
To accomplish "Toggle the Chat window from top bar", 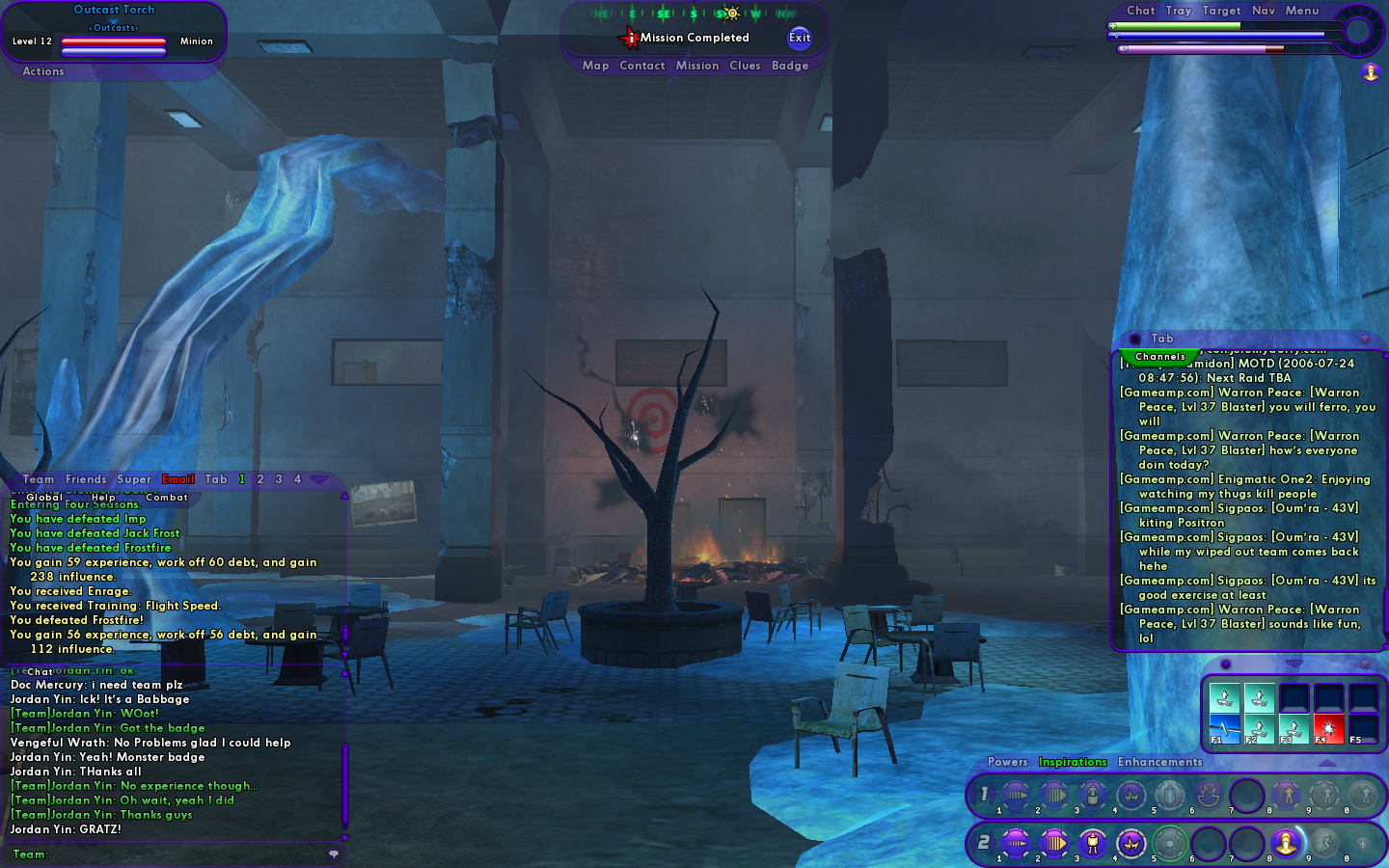I will click(x=1140, y=11).
